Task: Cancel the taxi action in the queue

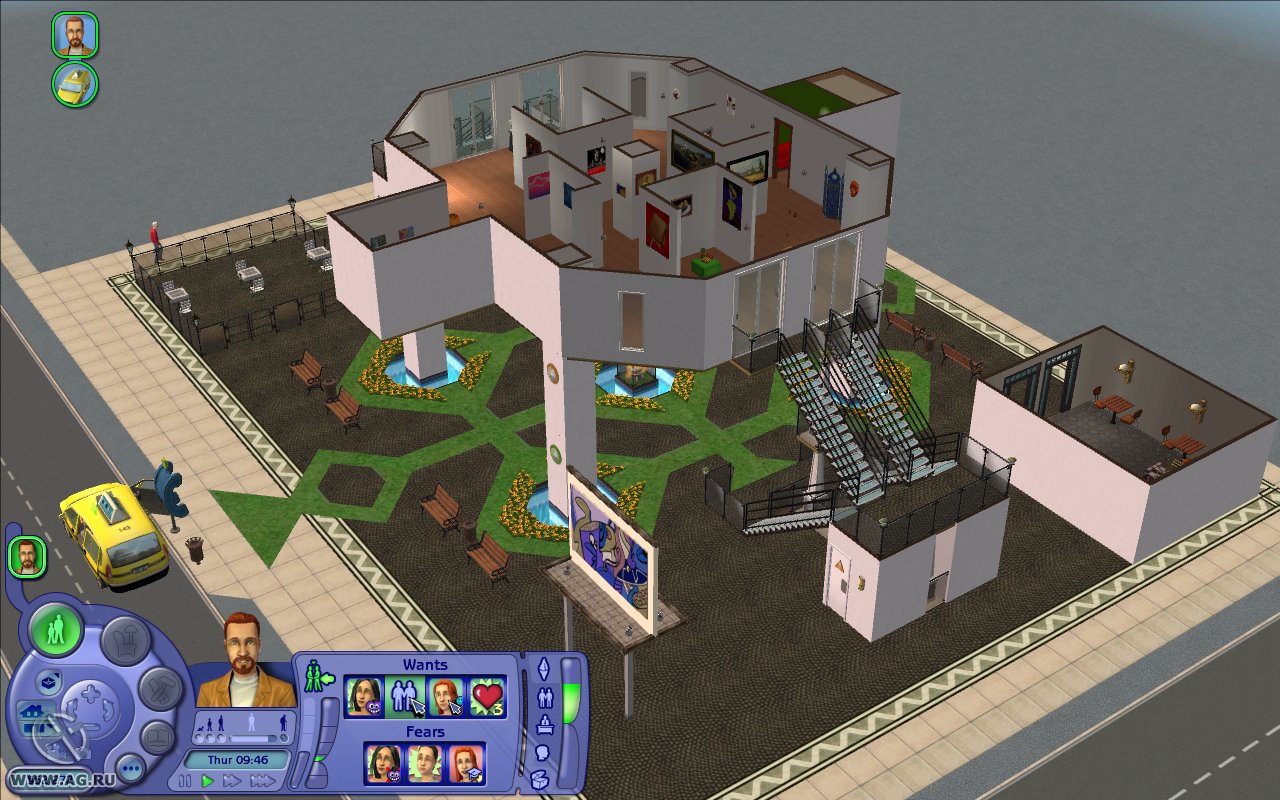Action: click(75, 85)
